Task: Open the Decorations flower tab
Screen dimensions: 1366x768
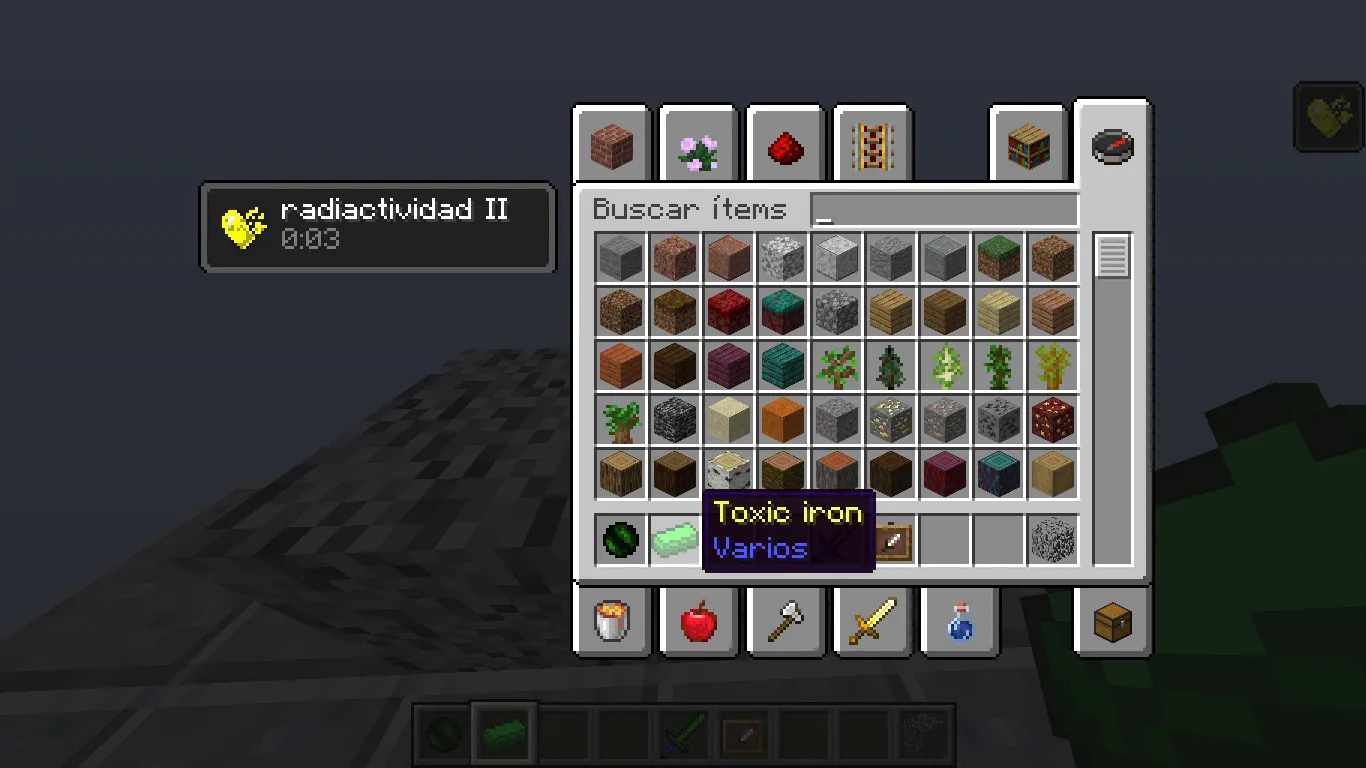Action: [x=698, y=146]
